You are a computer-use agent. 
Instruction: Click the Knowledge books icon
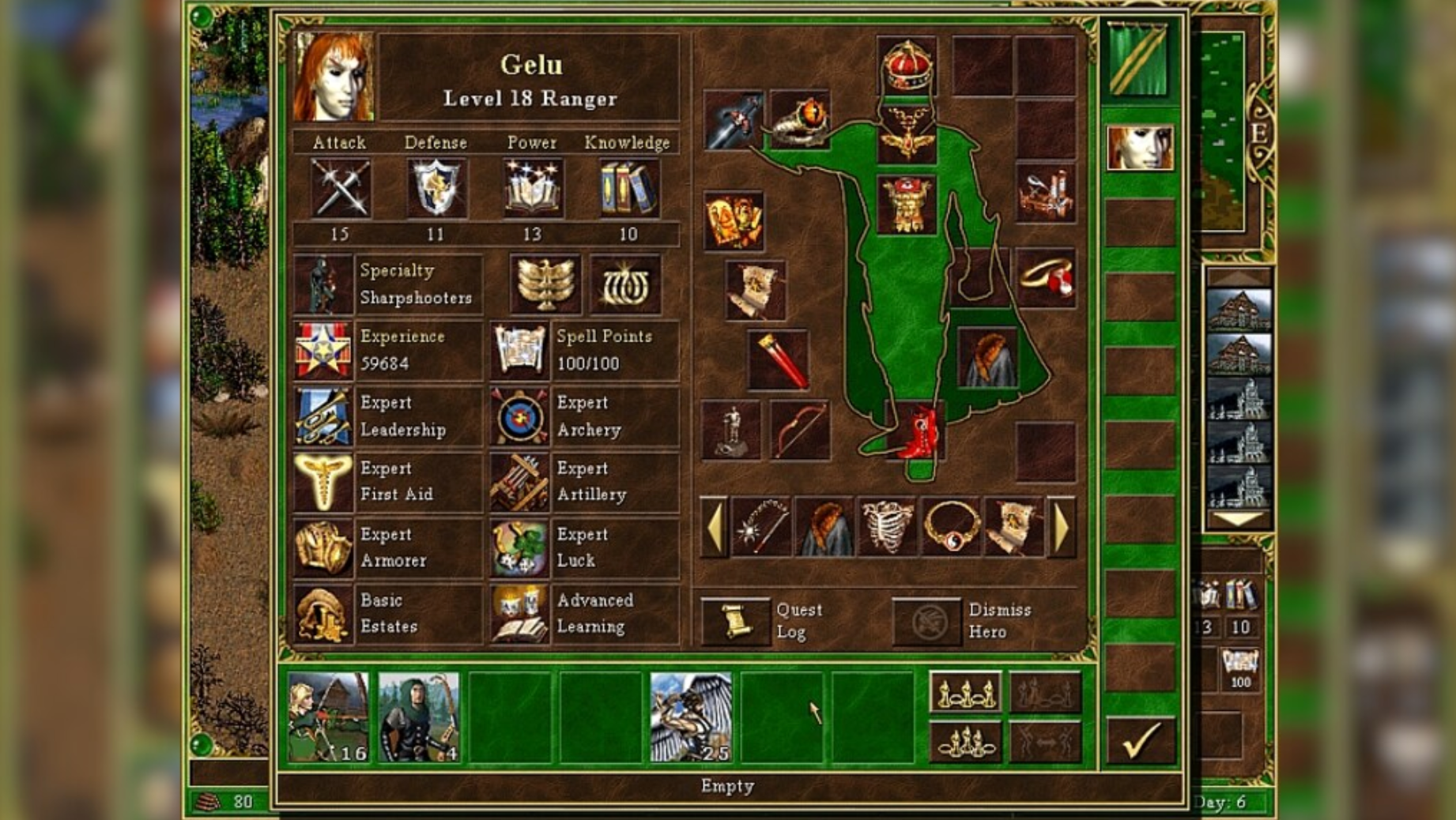point(628,189)
